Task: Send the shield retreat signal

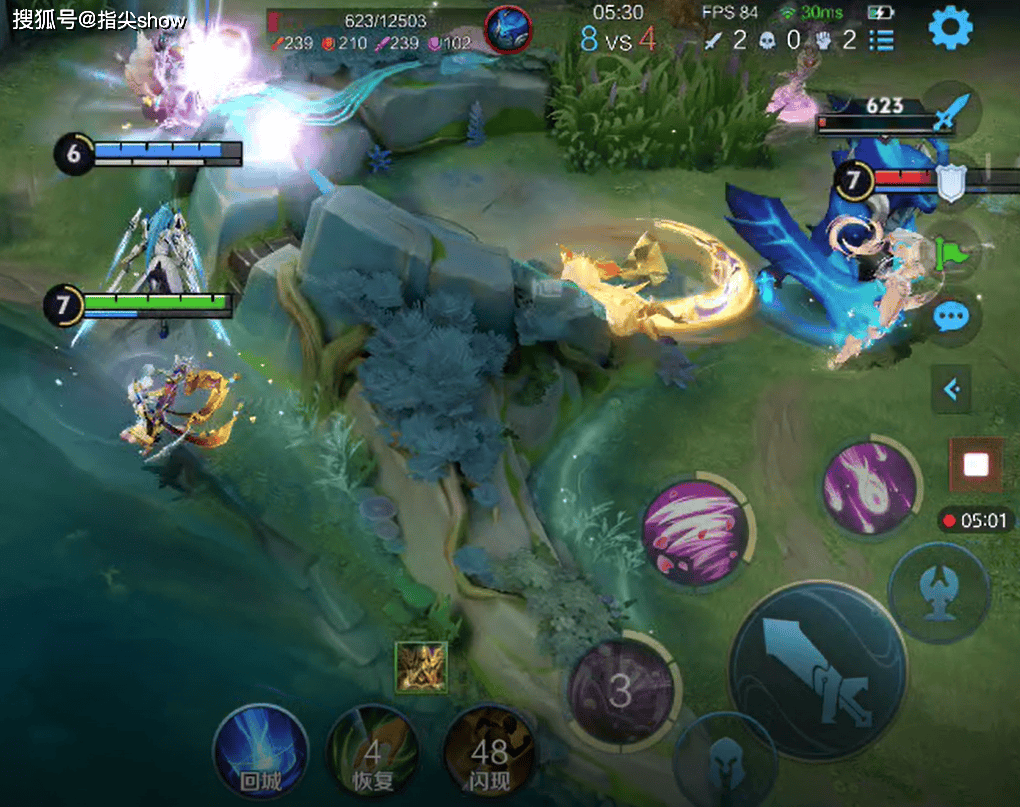Action: (950, 182)
